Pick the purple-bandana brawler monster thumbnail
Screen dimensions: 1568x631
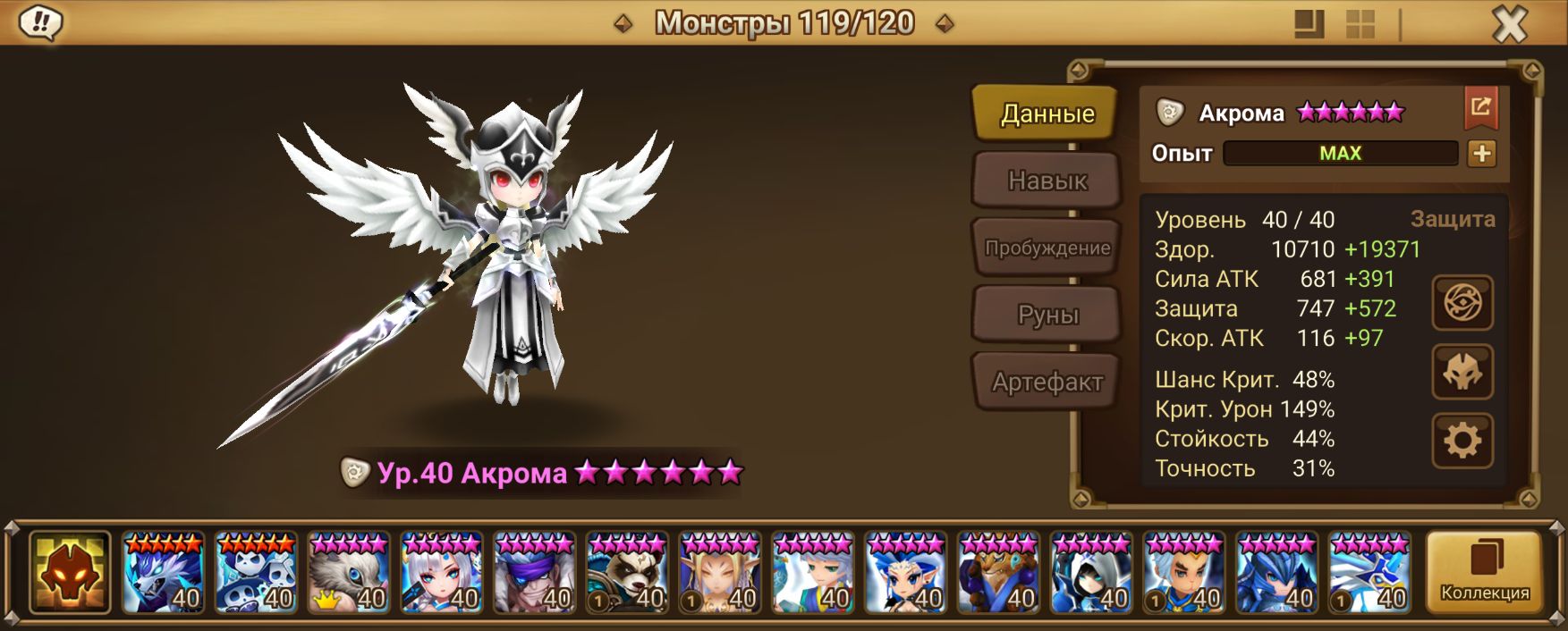coord(535,572)
